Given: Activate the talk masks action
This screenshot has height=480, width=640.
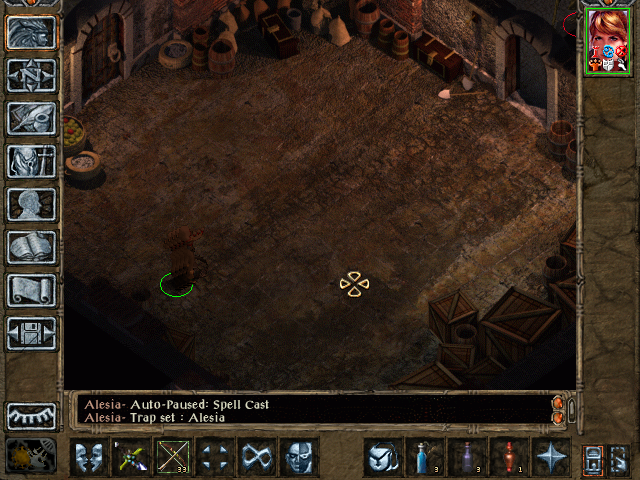Looking at the screenshot, I should [x=89, y=457].
